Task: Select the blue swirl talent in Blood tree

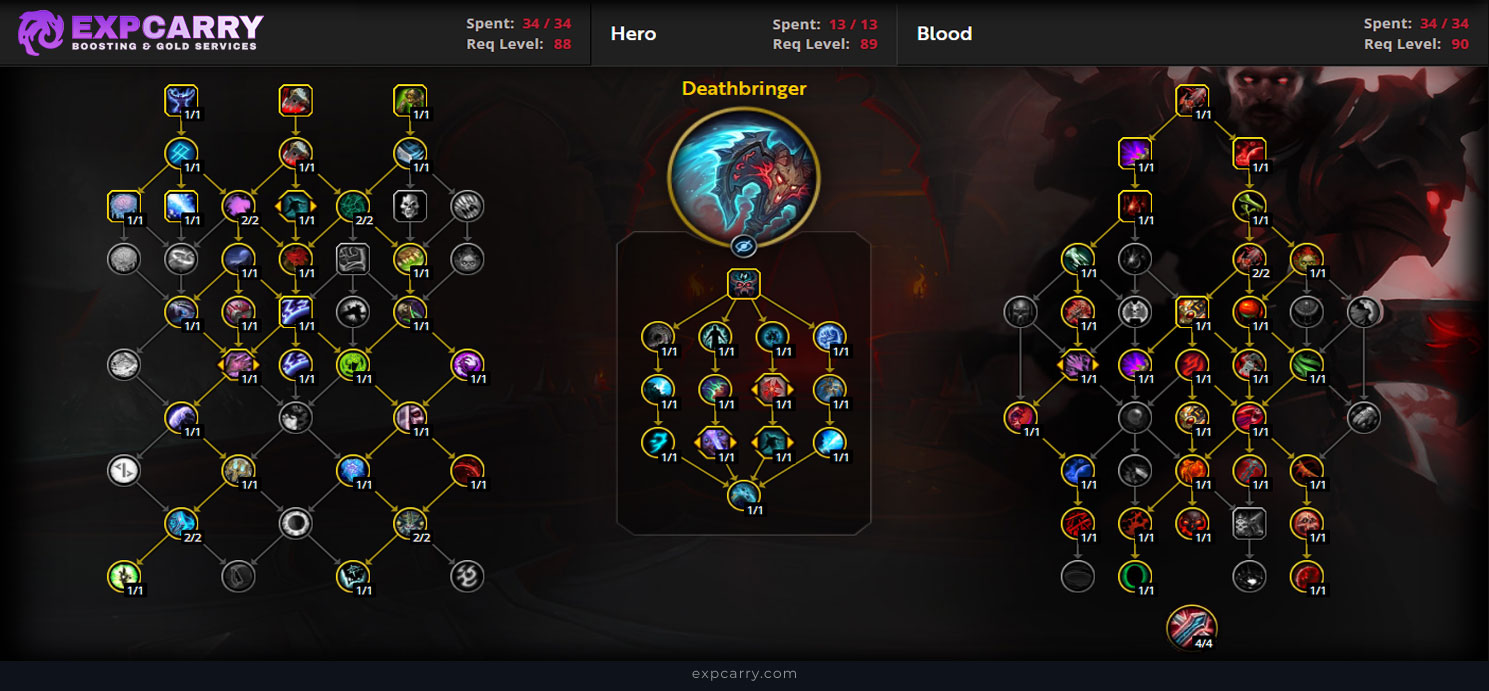Action: pyautogui.click(x=1077, y=468)
